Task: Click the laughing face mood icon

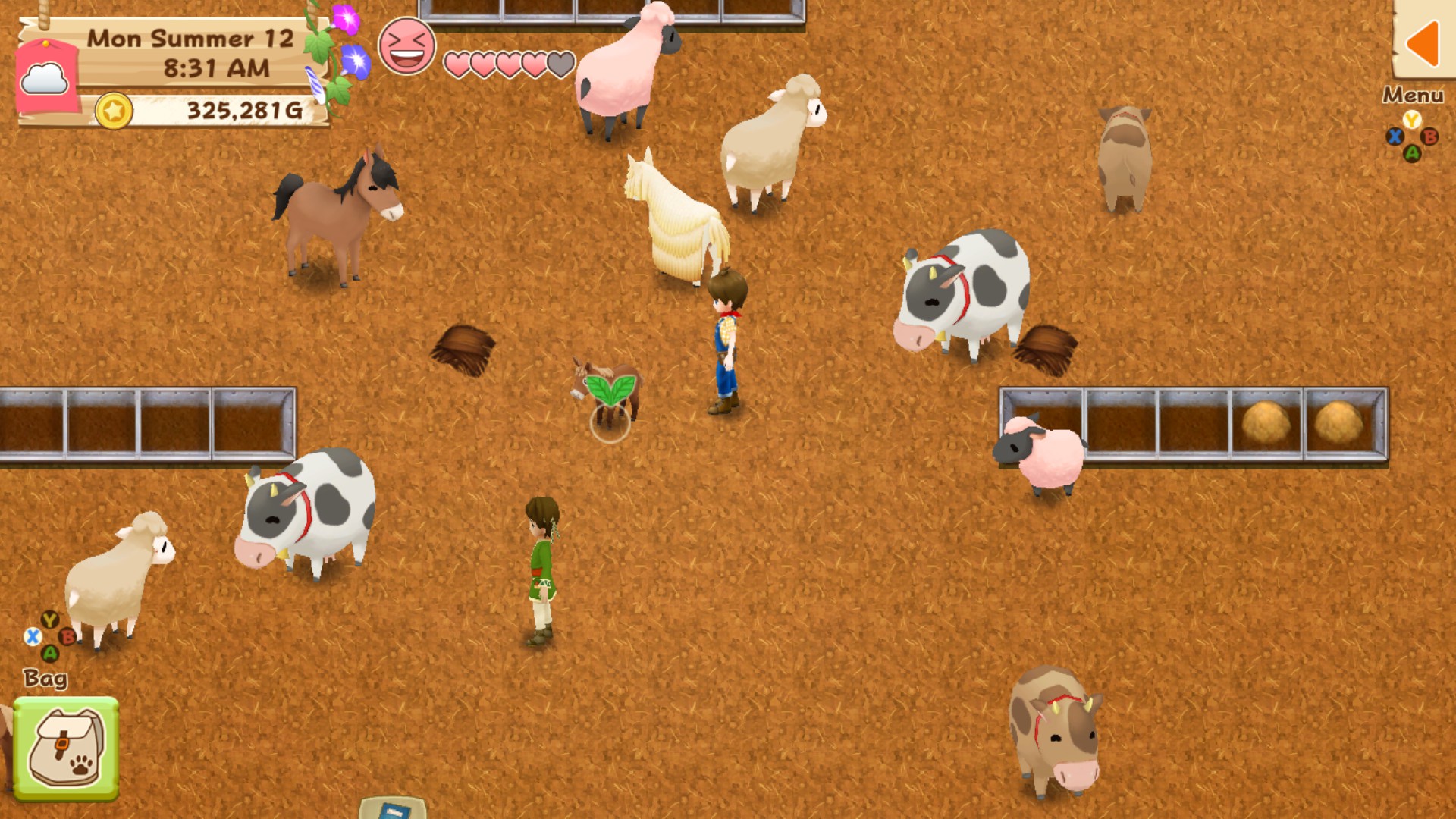Action: point(407,45)
